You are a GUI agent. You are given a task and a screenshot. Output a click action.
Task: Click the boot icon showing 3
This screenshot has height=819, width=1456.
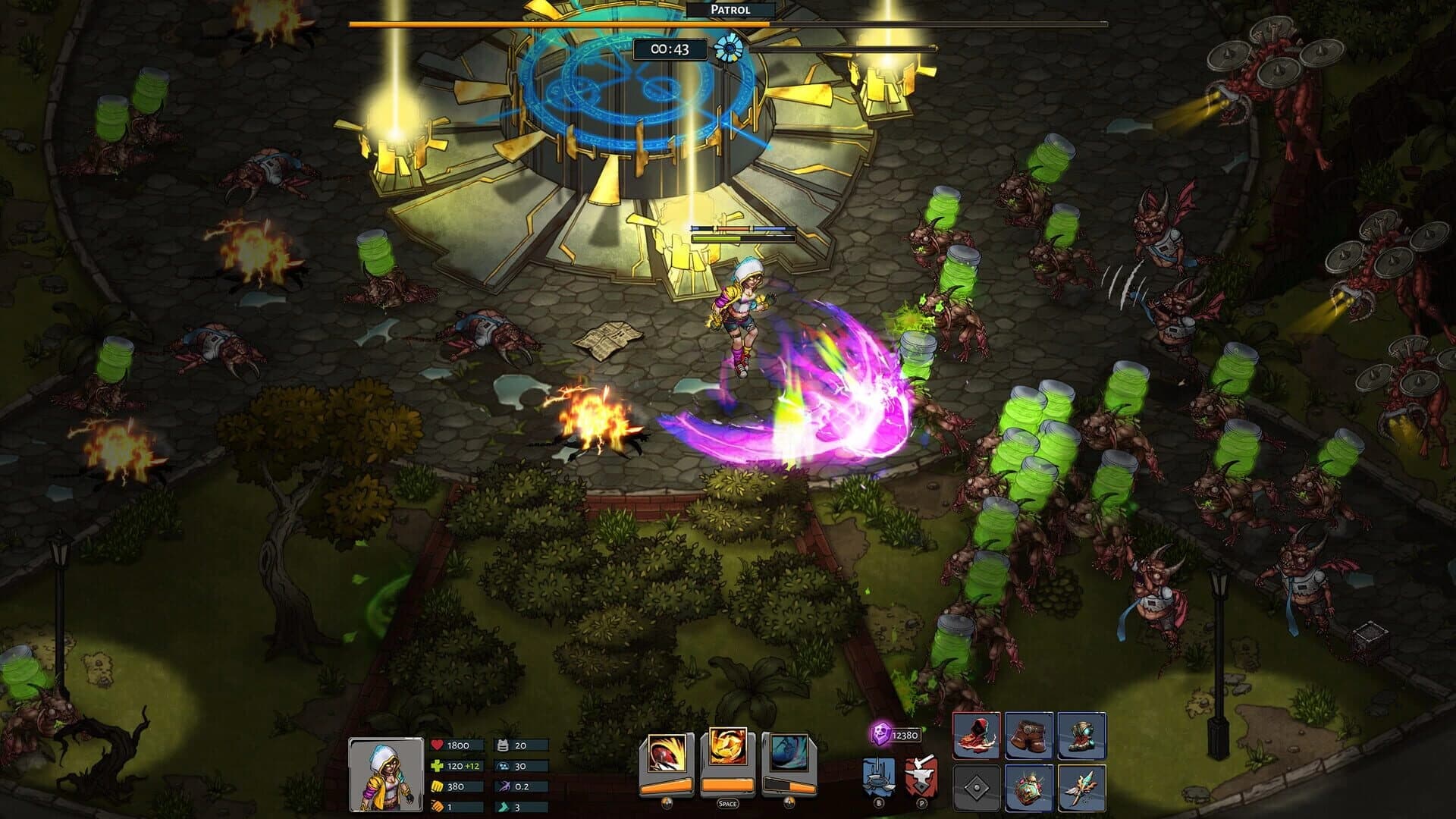pyautogui.click(x=503, y=808)
